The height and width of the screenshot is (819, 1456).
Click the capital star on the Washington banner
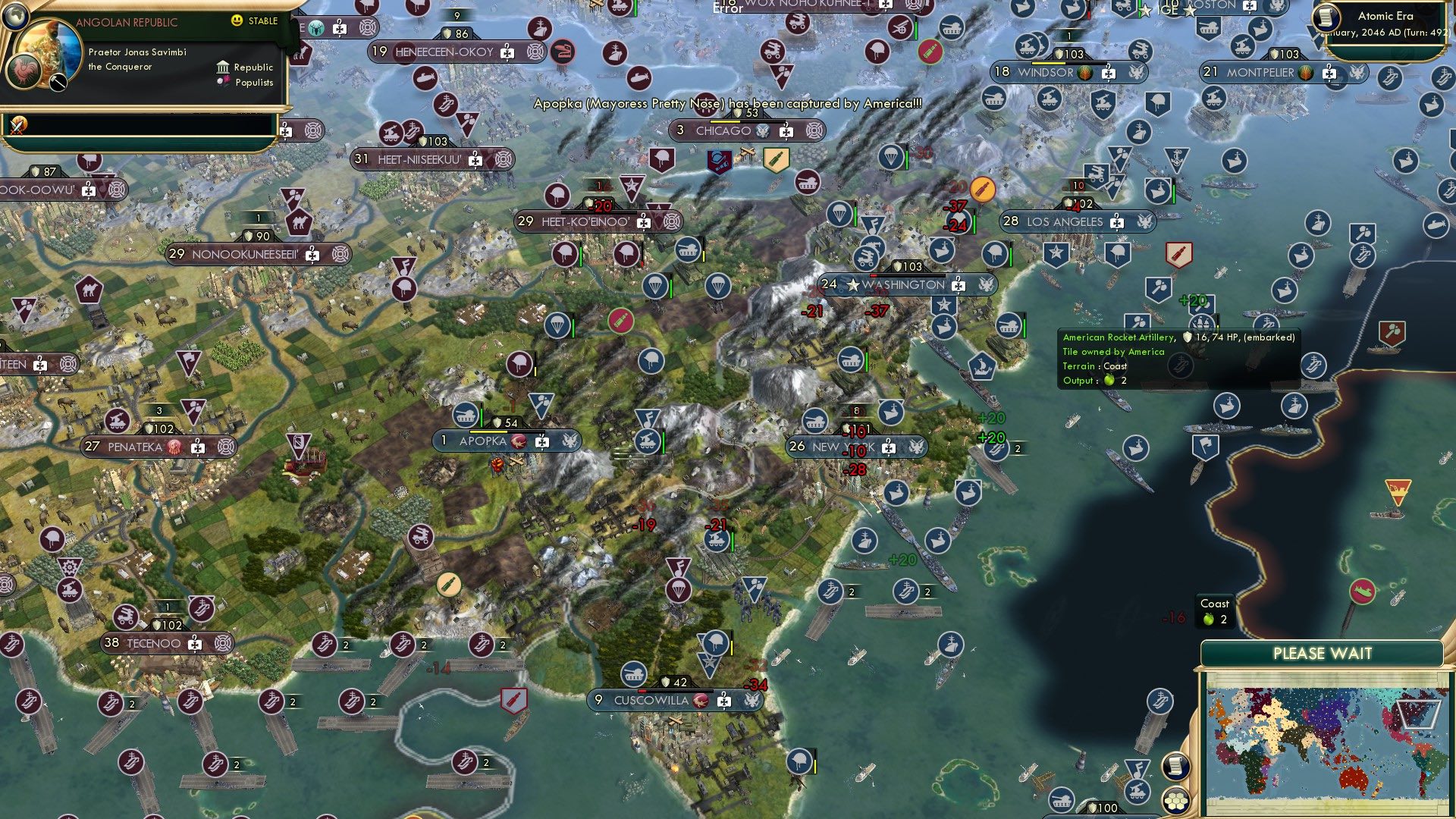coord(853,286)
